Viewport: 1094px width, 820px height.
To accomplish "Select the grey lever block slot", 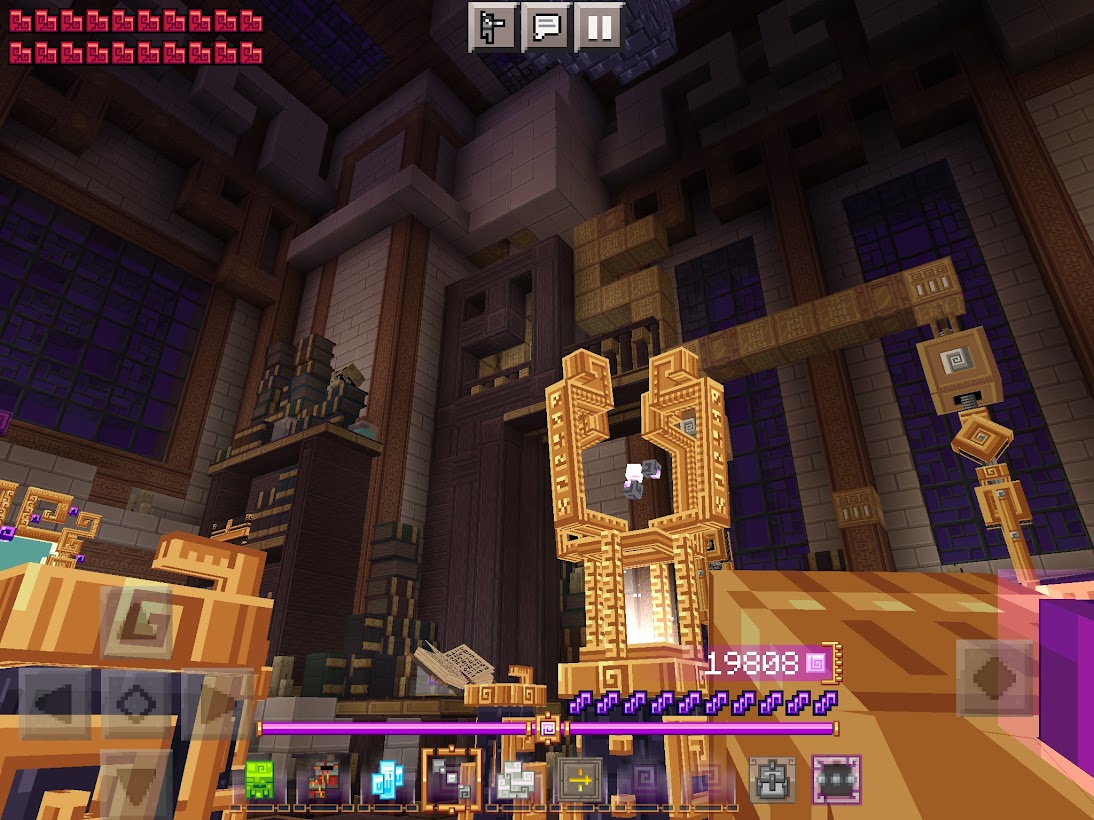I will [x=773, y=780].
